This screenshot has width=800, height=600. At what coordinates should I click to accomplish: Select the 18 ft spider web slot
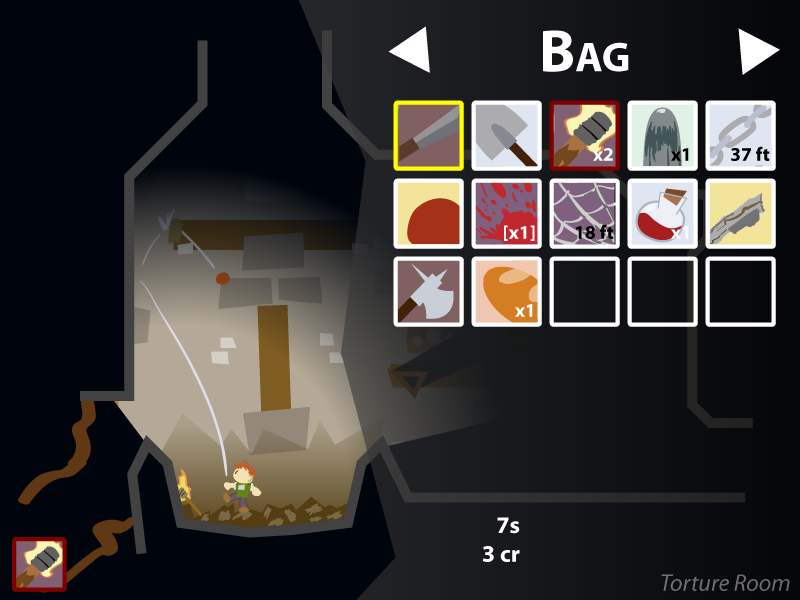584,213
